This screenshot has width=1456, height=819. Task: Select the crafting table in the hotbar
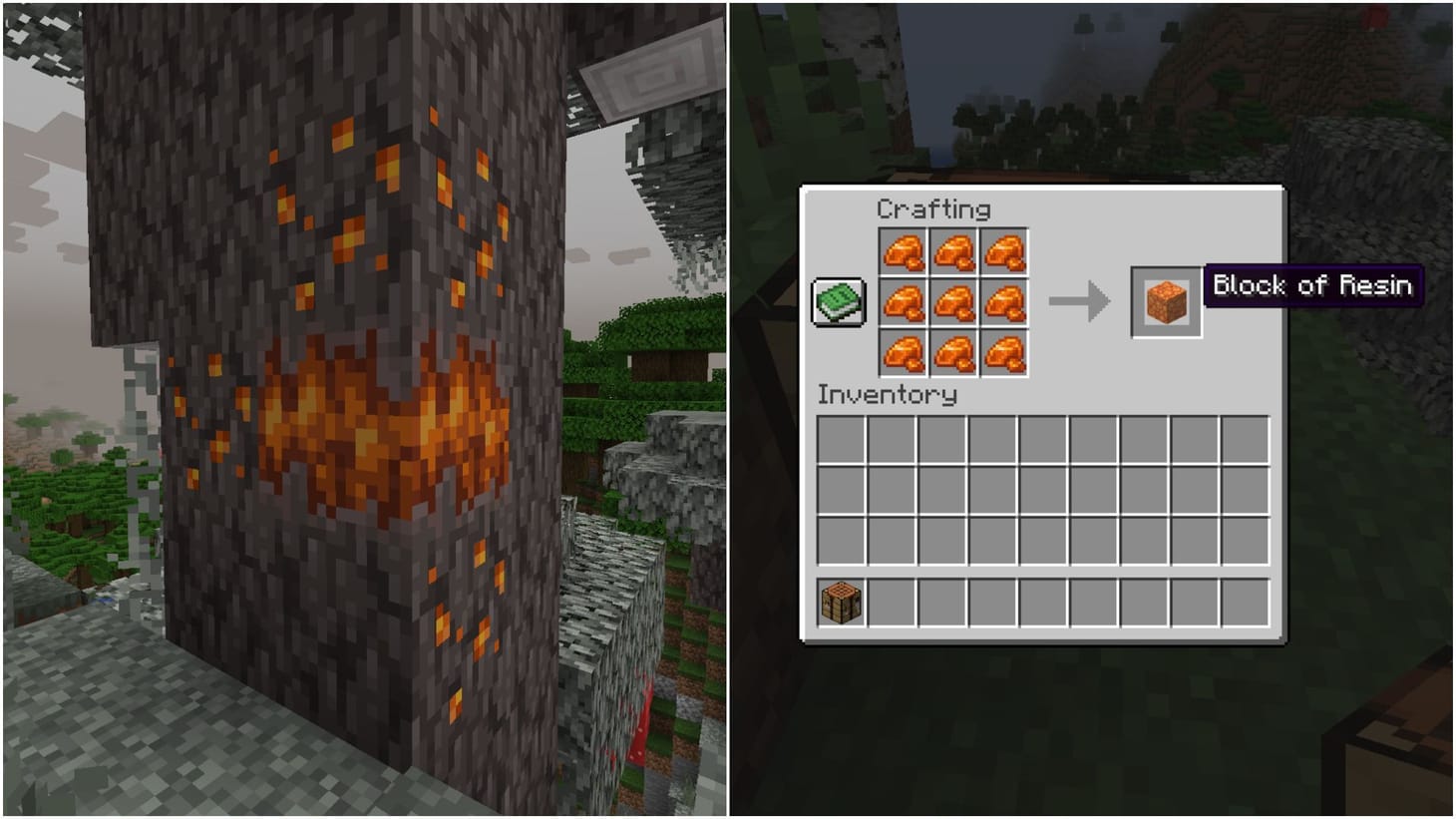pos(839,601)
